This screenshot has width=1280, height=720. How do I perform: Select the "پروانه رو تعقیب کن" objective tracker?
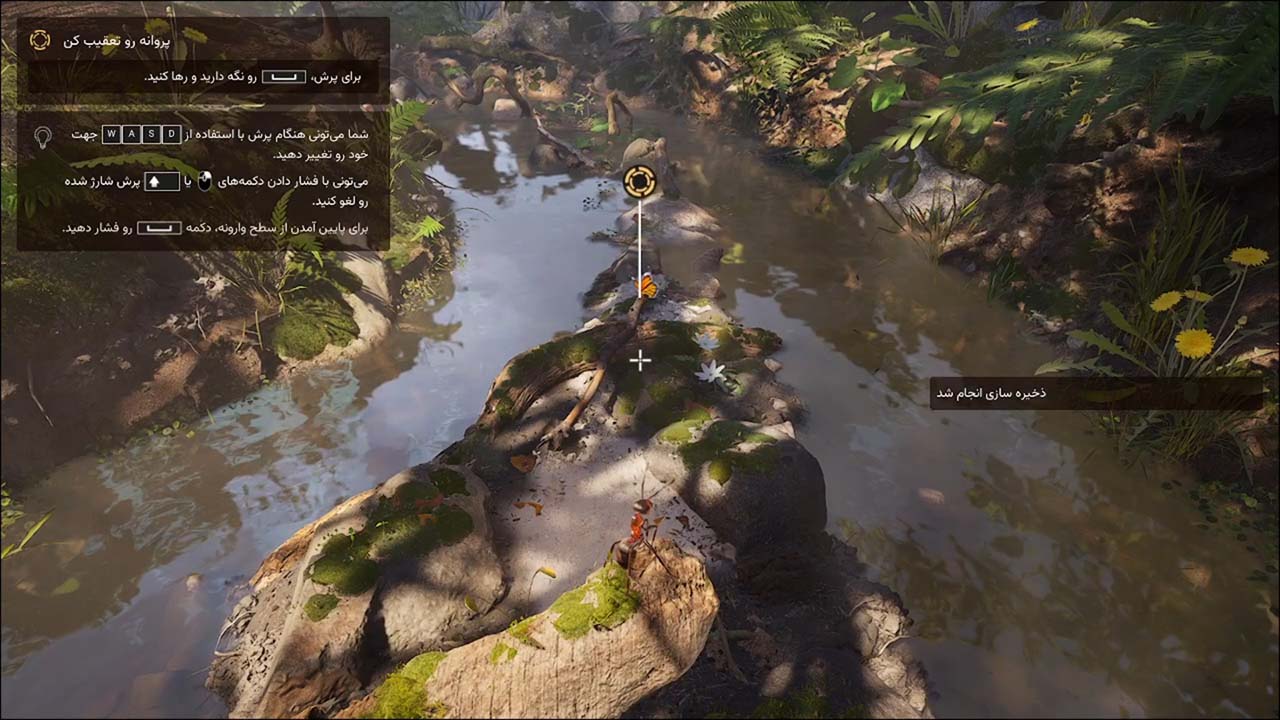pos(116,41)
